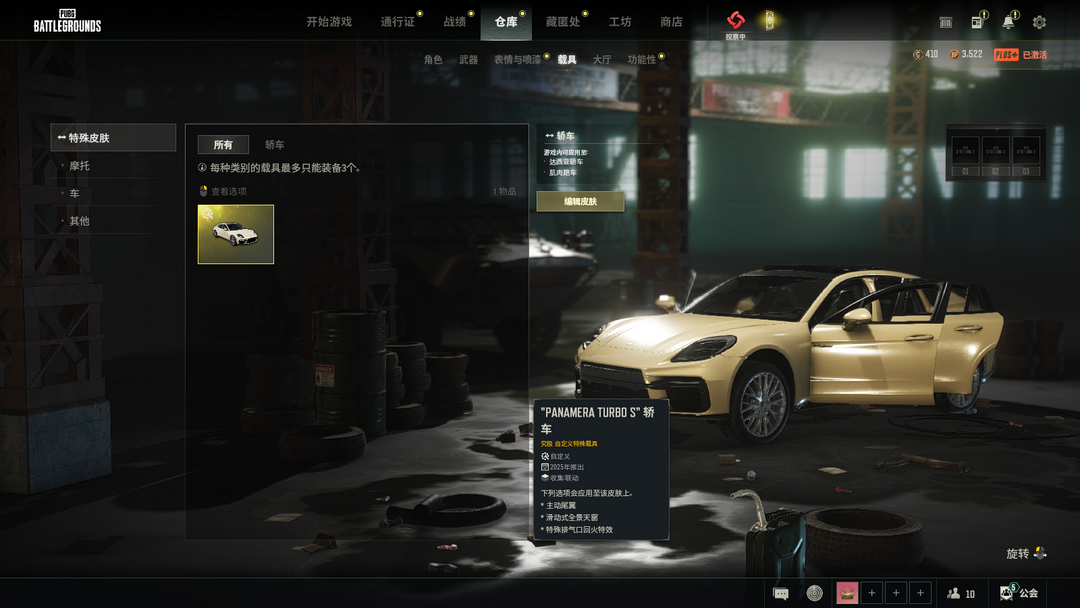Open the 工坊 workshop tab
This screenshot has height=608, width=1080.
620,22
